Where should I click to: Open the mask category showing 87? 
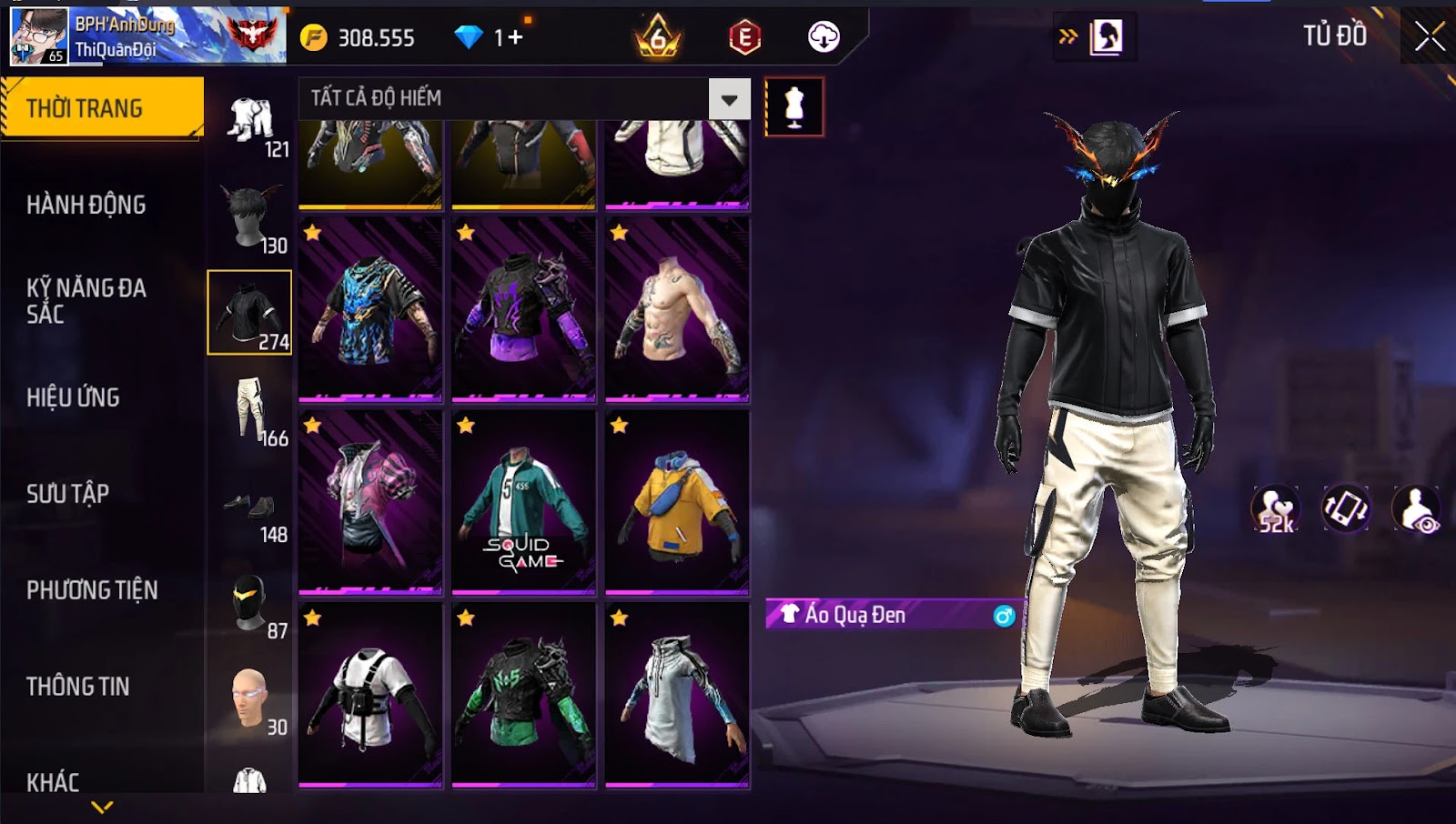[x=250, y=605]
